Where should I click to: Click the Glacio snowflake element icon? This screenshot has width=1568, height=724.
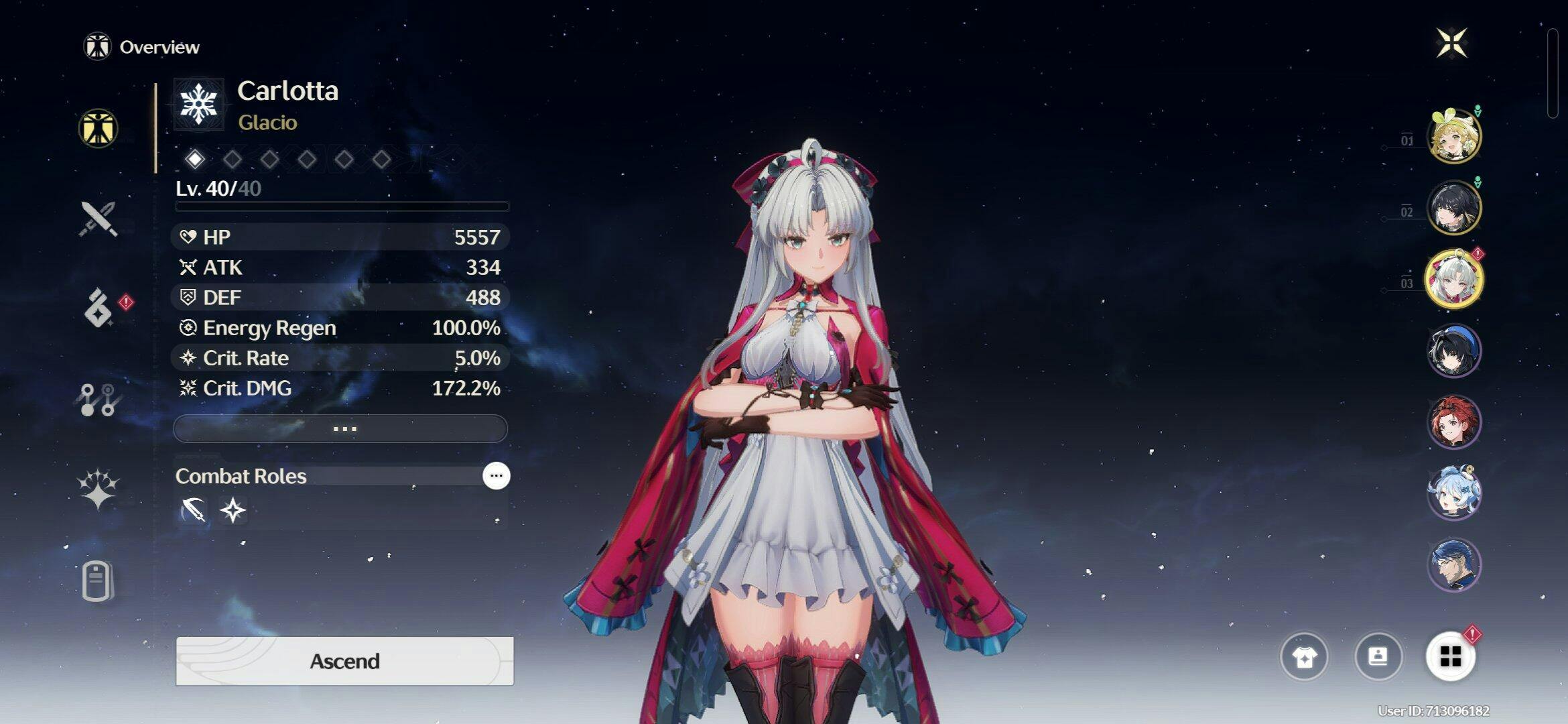(198, 104)
